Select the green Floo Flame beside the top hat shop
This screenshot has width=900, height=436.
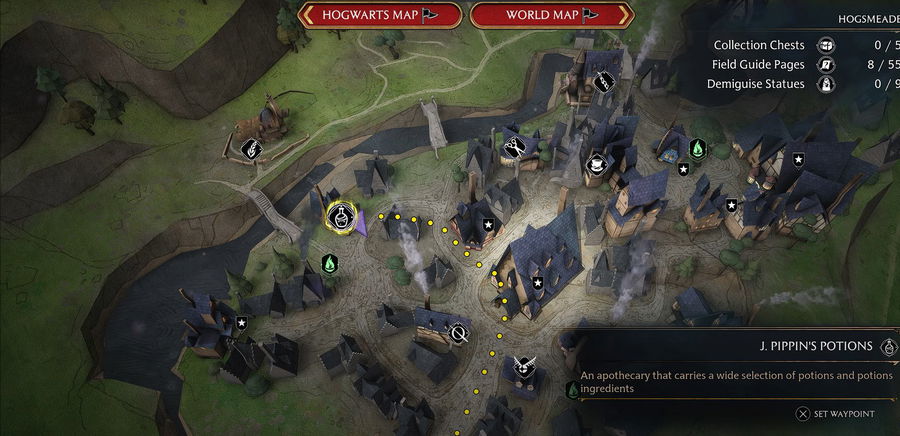point(697,148)
